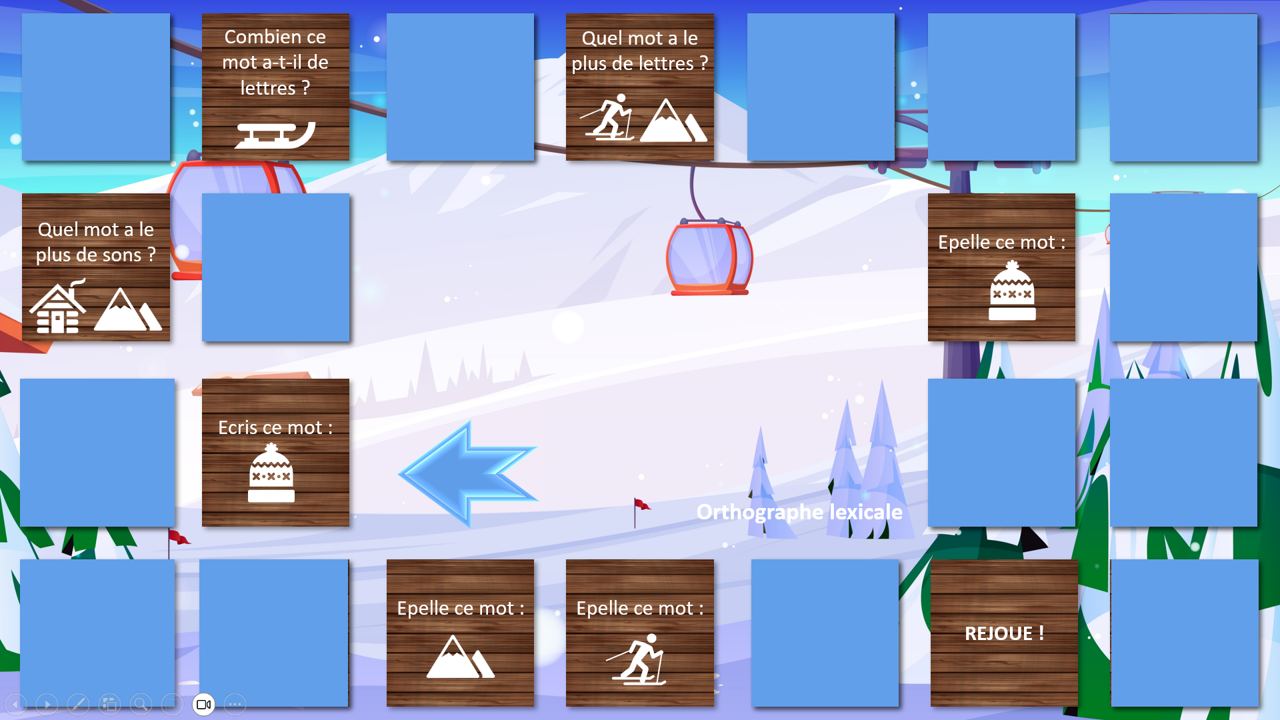1280x720 pixels.
Task: Advance to the next slide
Action: point(46,704)
